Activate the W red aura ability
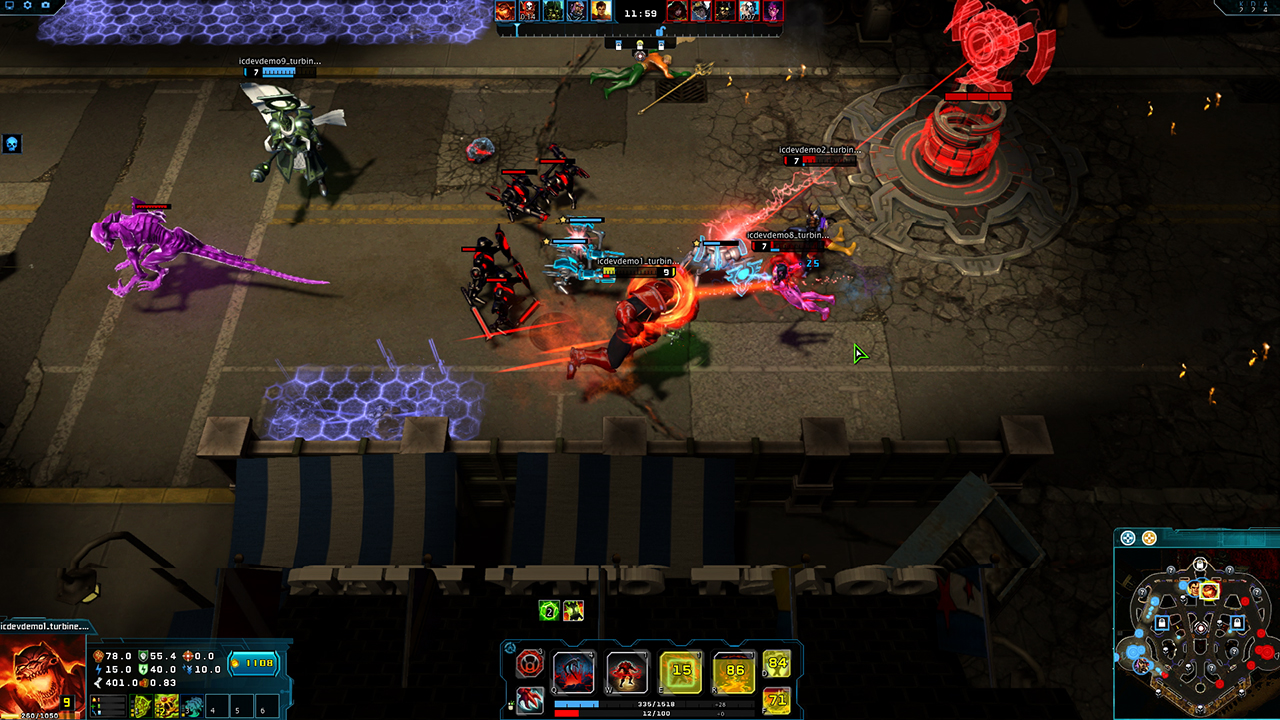This screenshot has width=1280, height=720. tap(627, 673)
